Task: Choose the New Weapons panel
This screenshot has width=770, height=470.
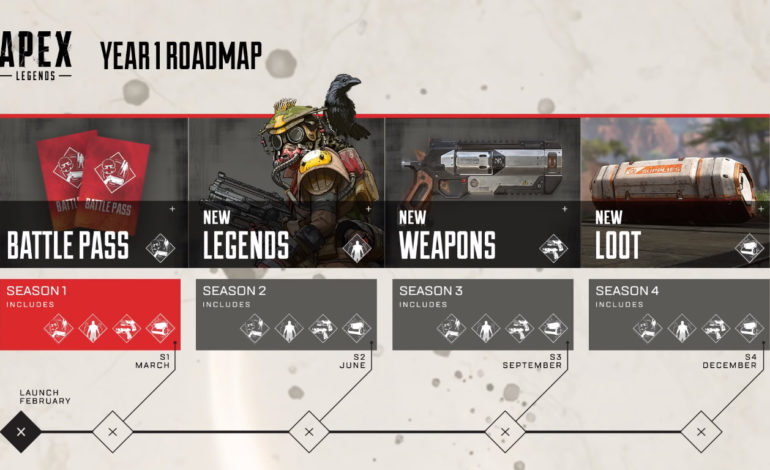Action: [482, 193]
